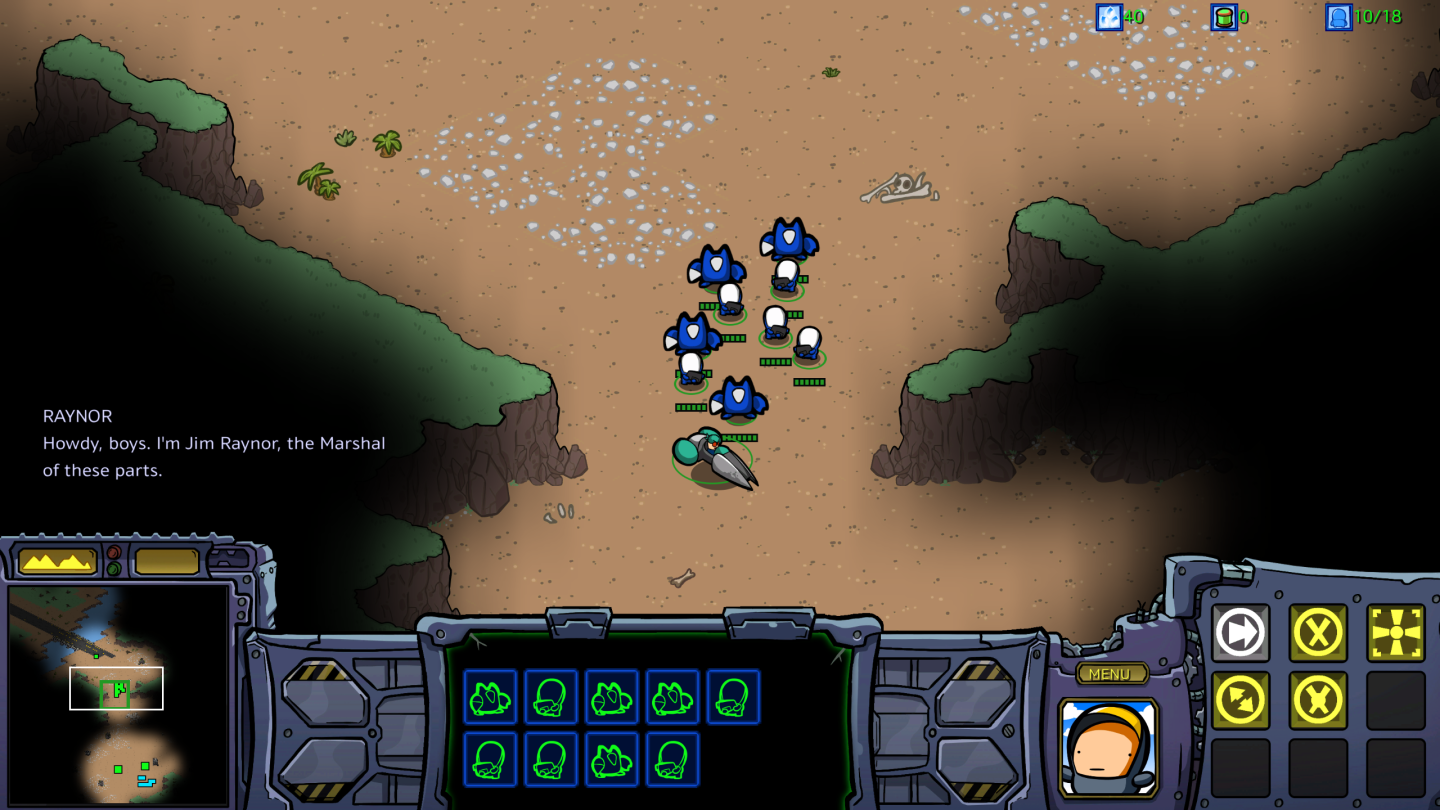Select the Move command icon
This screenshot has height=810, width=1440.
pos(1240,632)
